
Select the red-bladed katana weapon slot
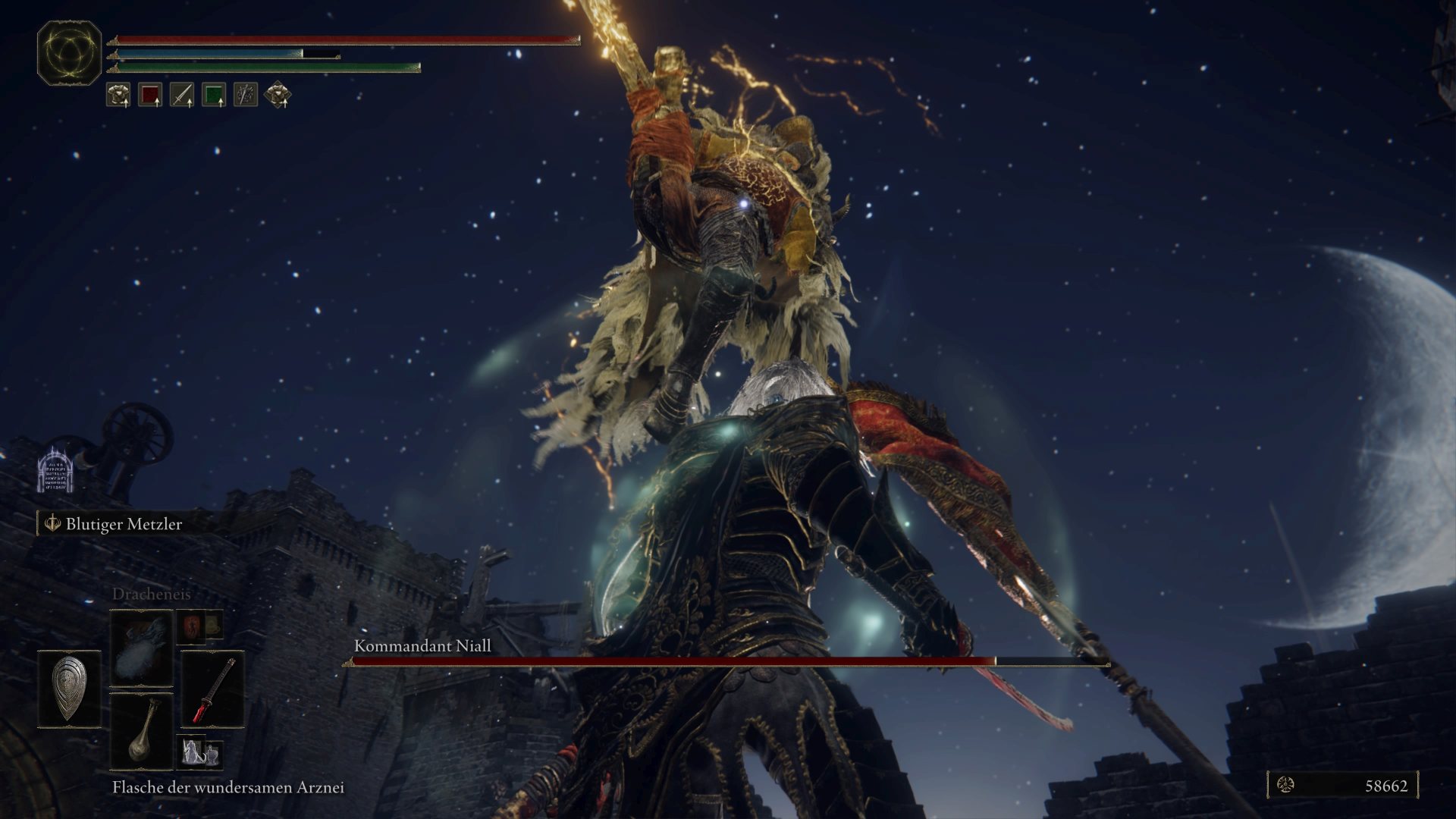pos(212,689)
